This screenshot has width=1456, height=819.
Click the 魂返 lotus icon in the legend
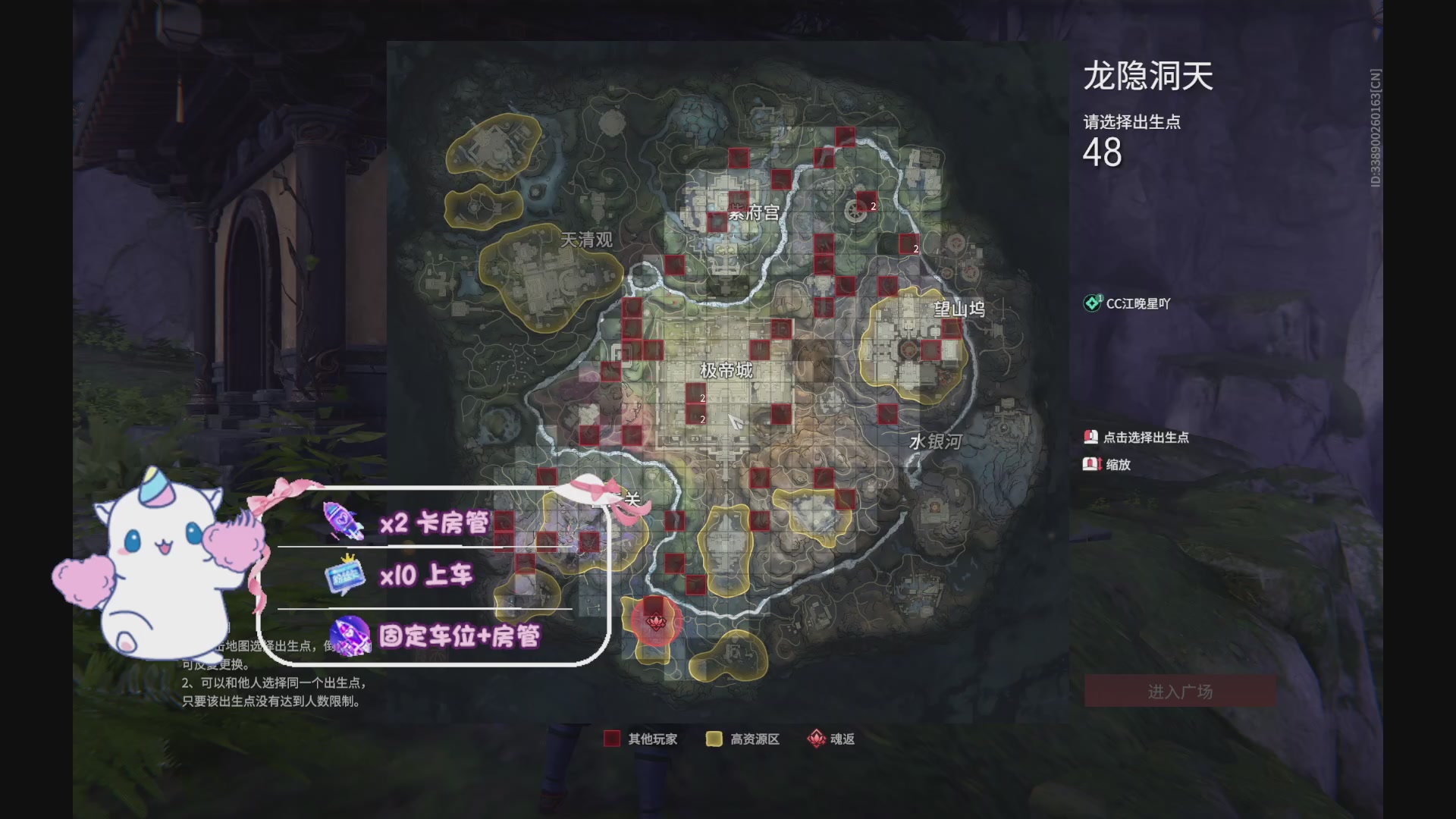click(817, 739)
